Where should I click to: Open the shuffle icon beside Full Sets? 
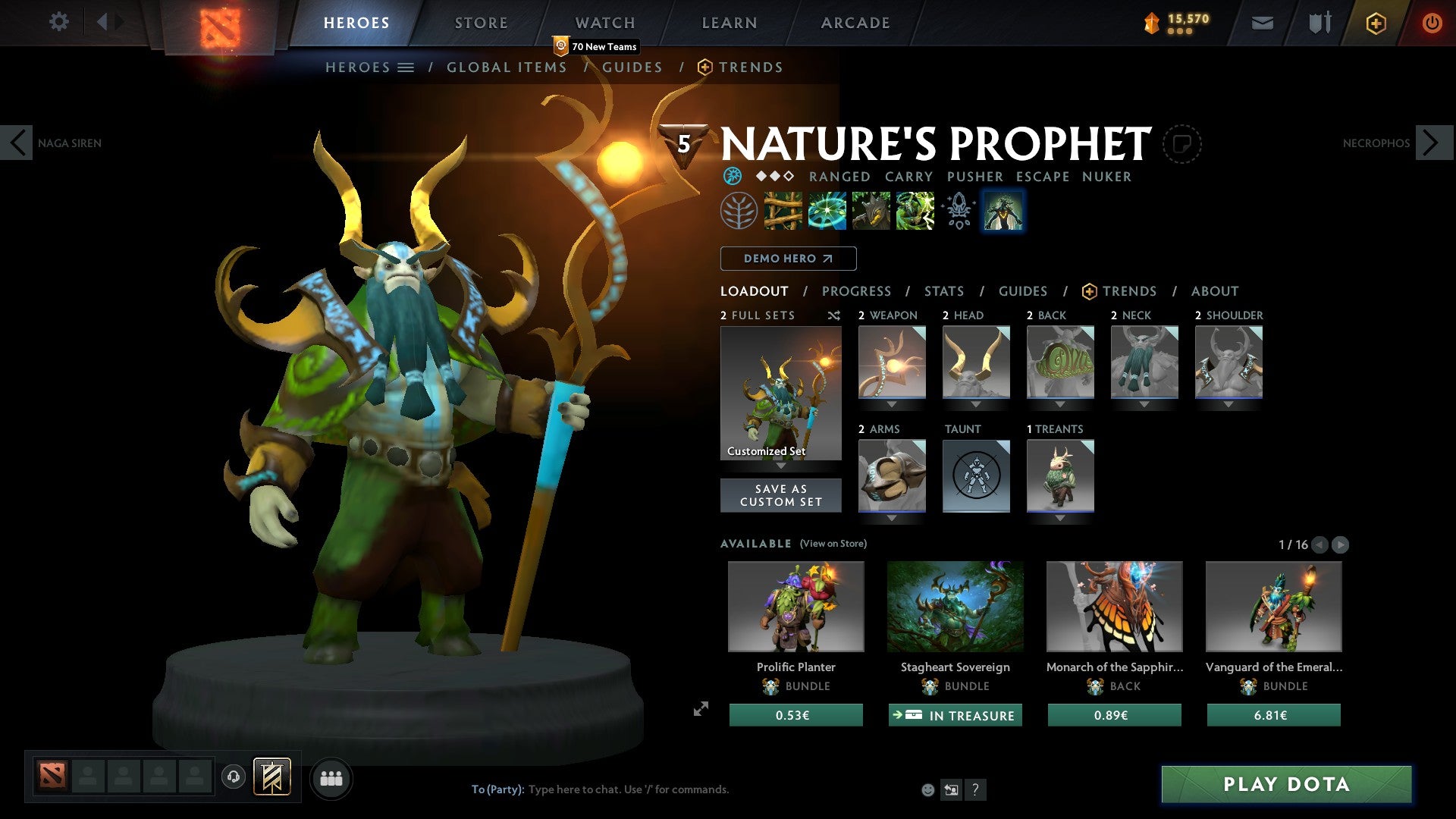834,315
